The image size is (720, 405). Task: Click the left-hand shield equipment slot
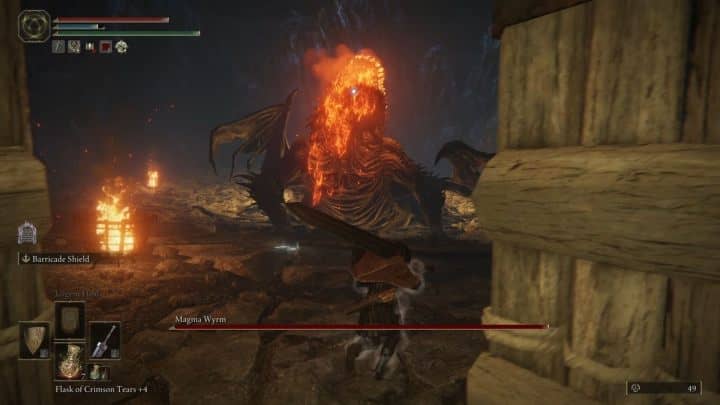(x=35, y=339)
